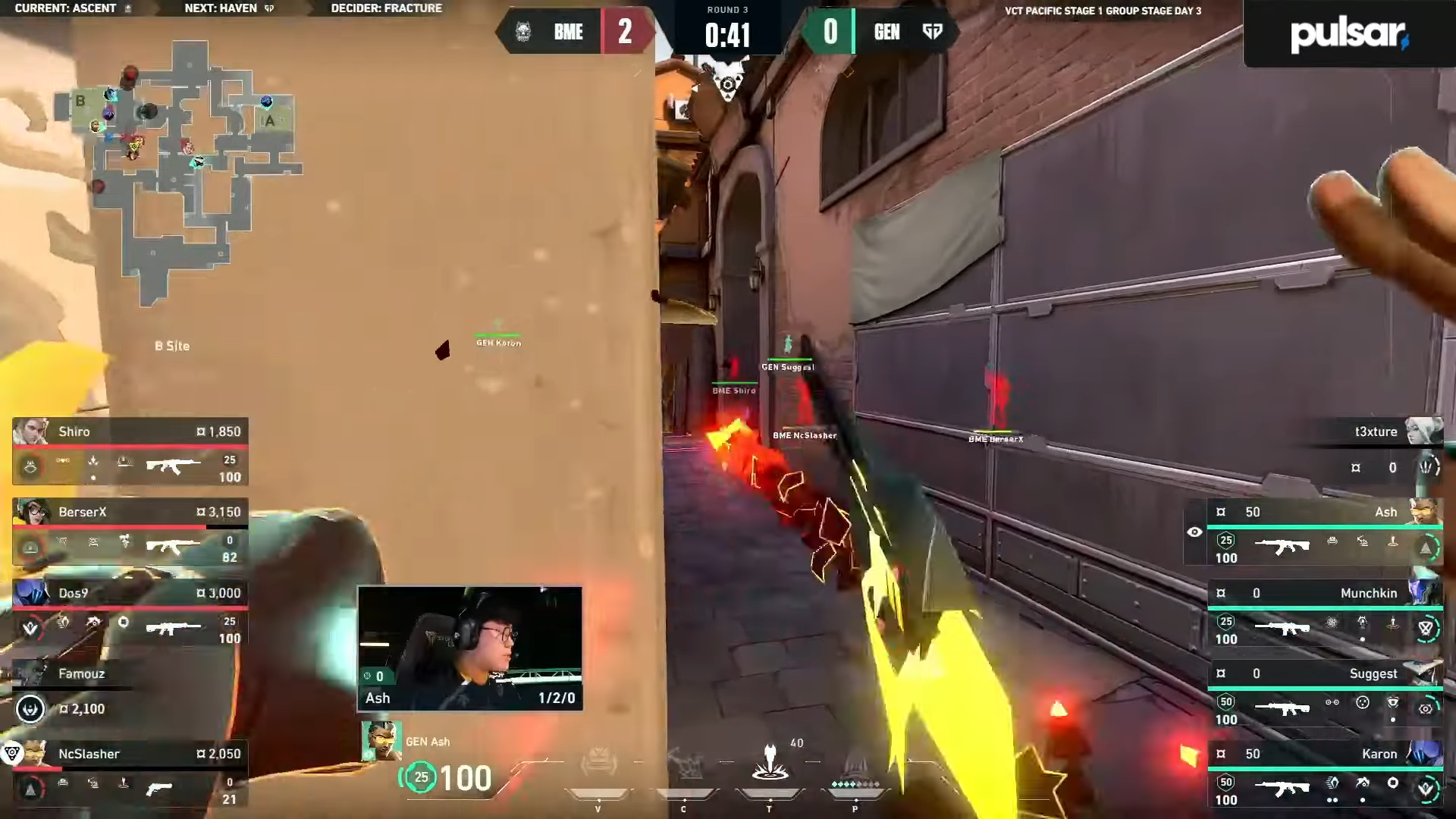The width and height of the screenshot is (1456, 819).
Task: Pick NcSlasher's player card
Action: tap(130, 775)
